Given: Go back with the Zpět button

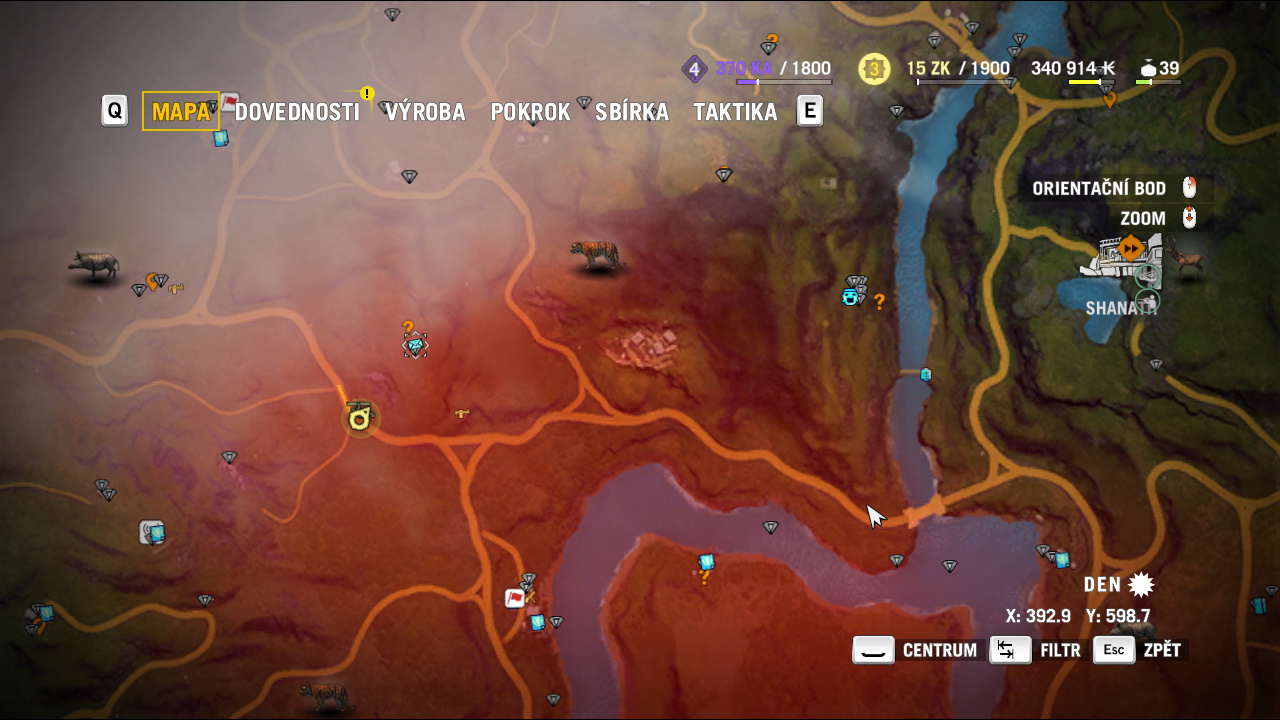Looking at the screenshot, I should pyautogui.click(x=1140, y=650).
